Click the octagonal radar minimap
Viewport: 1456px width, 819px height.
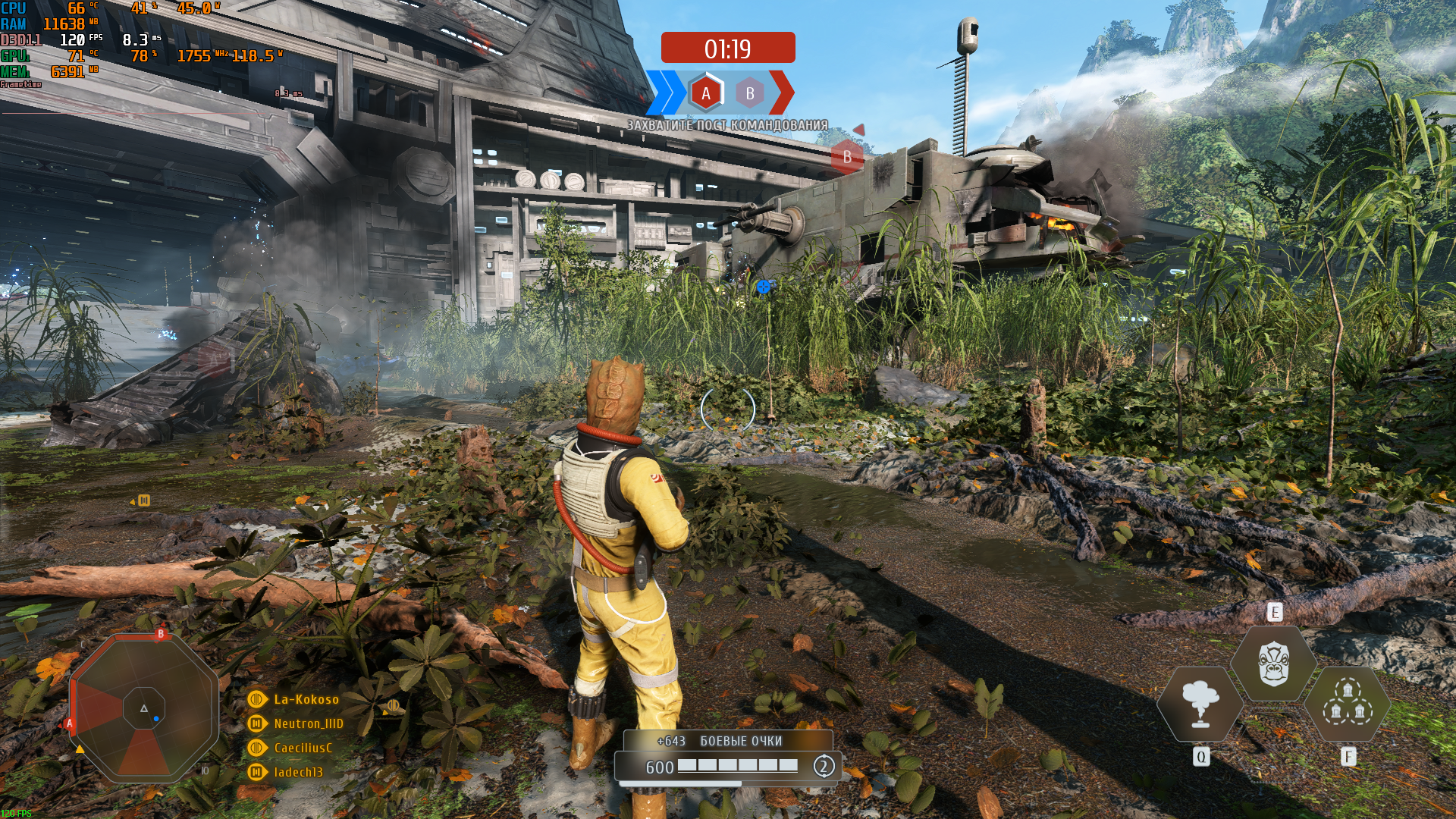click(x=144, y=708)
